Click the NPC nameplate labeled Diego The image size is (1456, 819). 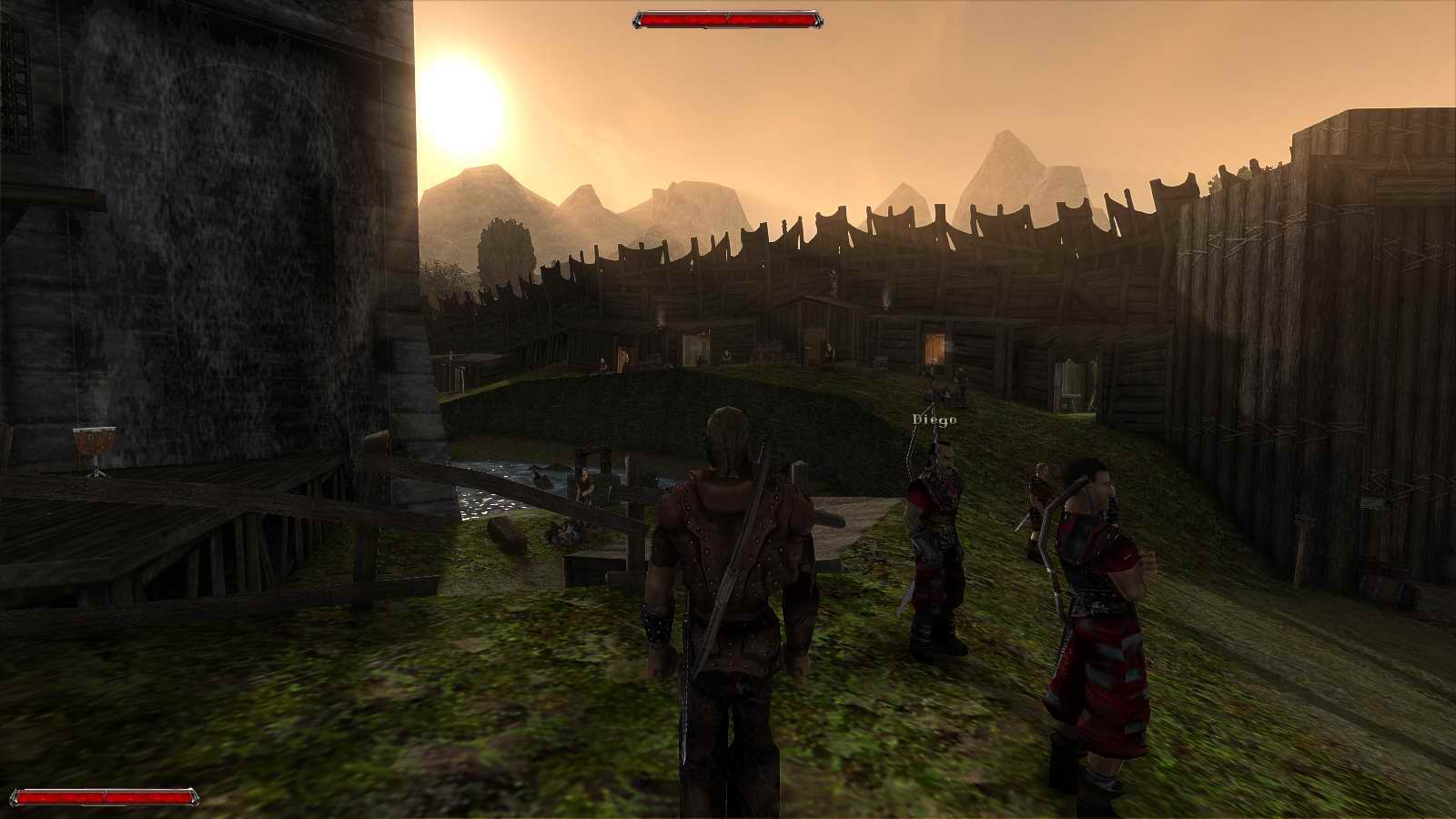[933, 419]
